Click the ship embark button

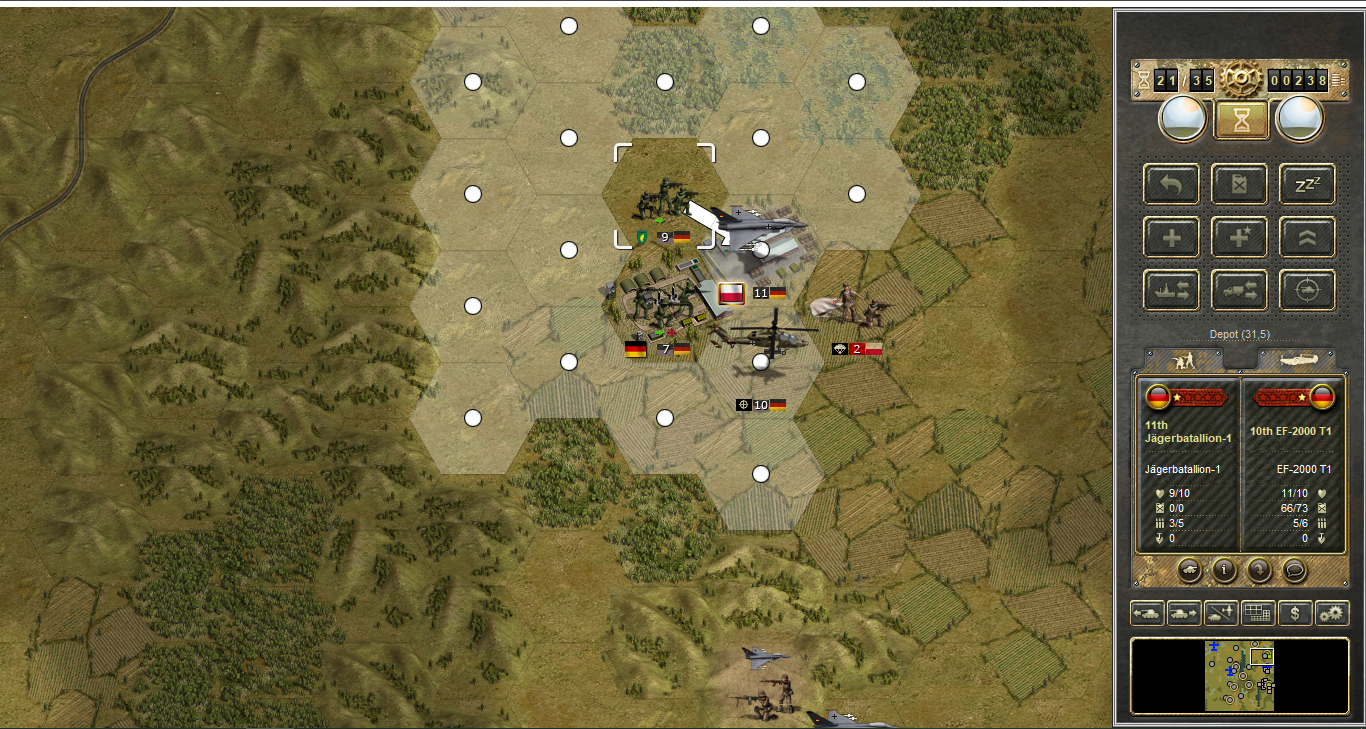tap(1172, 290)
